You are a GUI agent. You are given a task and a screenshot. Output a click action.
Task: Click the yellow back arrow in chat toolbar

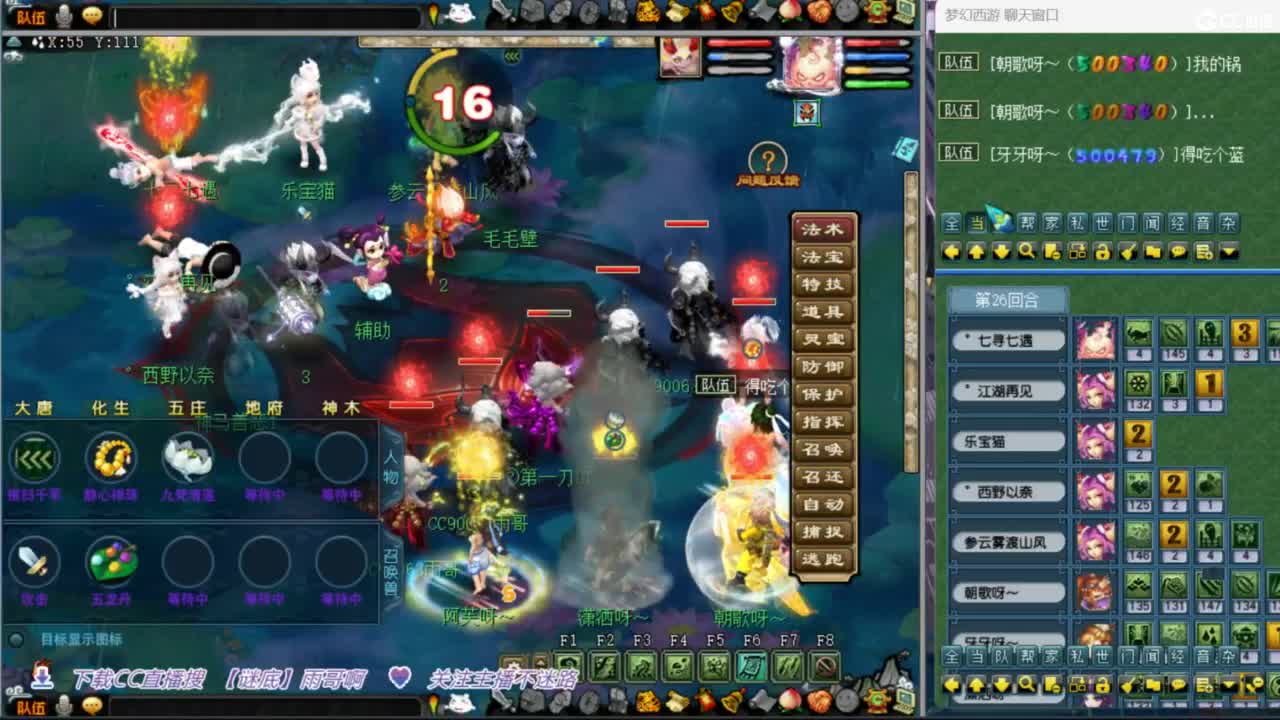952,252
